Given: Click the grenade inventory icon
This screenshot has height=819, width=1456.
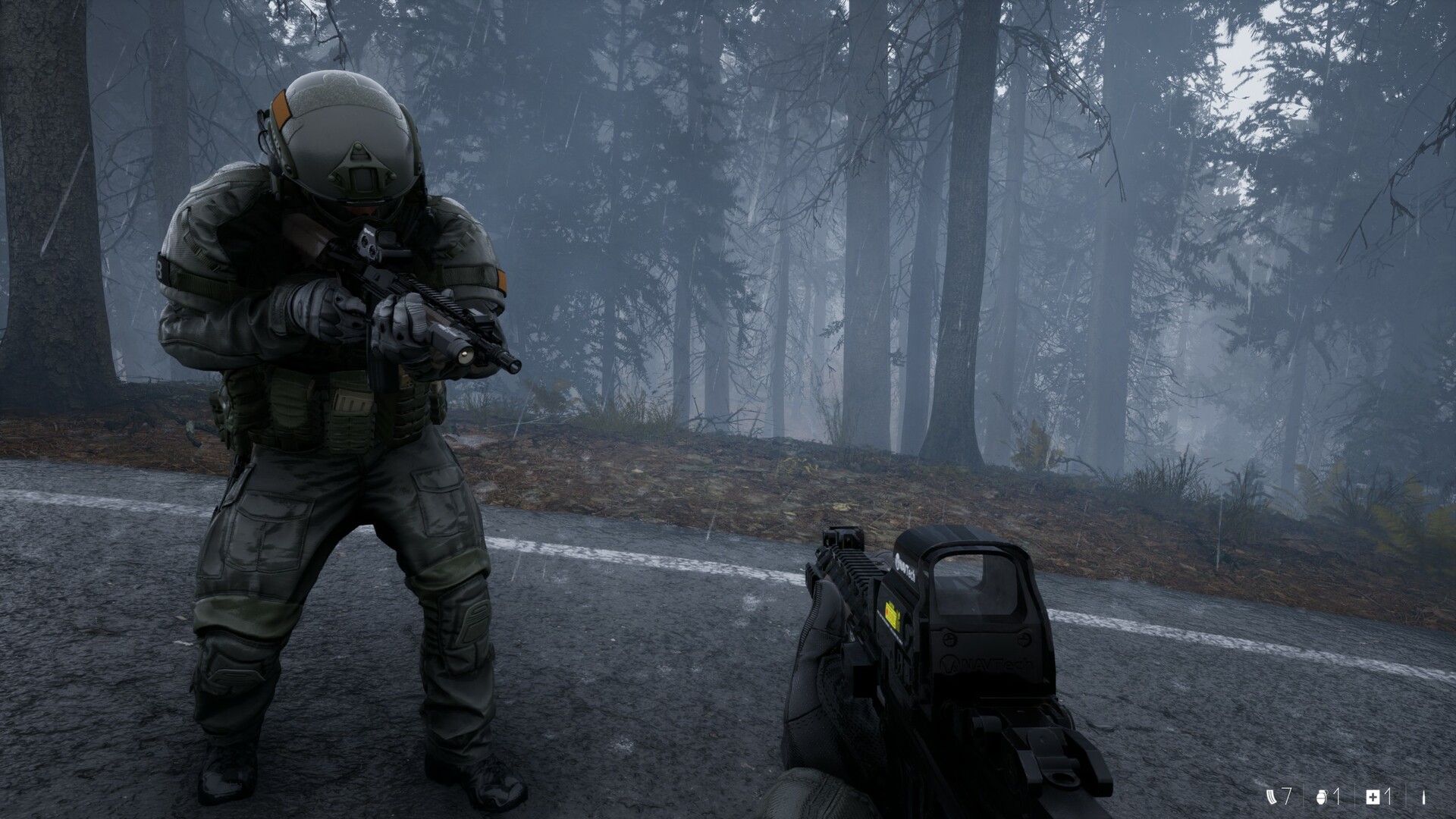Looking at the screenshot, I should (x=1322, y=798).
